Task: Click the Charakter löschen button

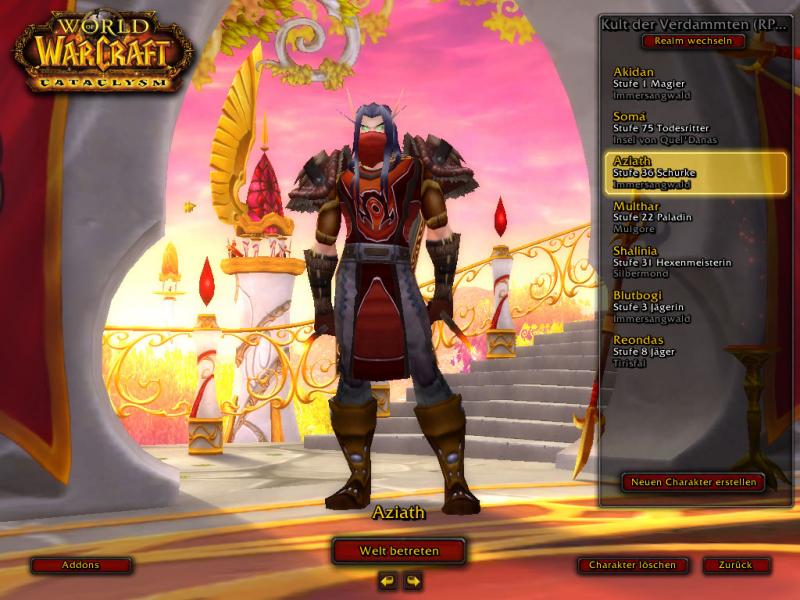Action: click(x=633, y=565)
